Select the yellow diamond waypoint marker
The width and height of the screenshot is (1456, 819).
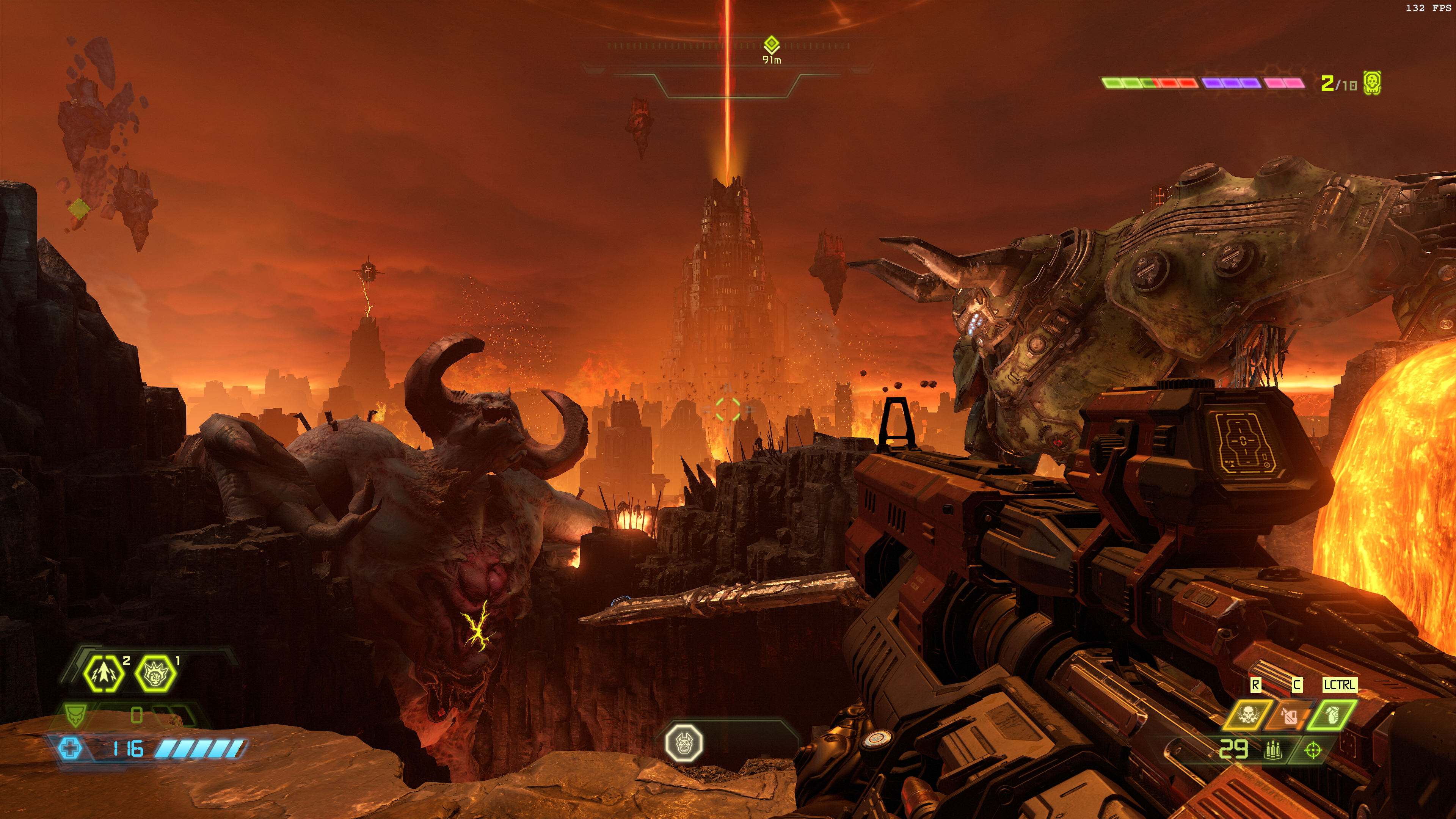[79, 208]
